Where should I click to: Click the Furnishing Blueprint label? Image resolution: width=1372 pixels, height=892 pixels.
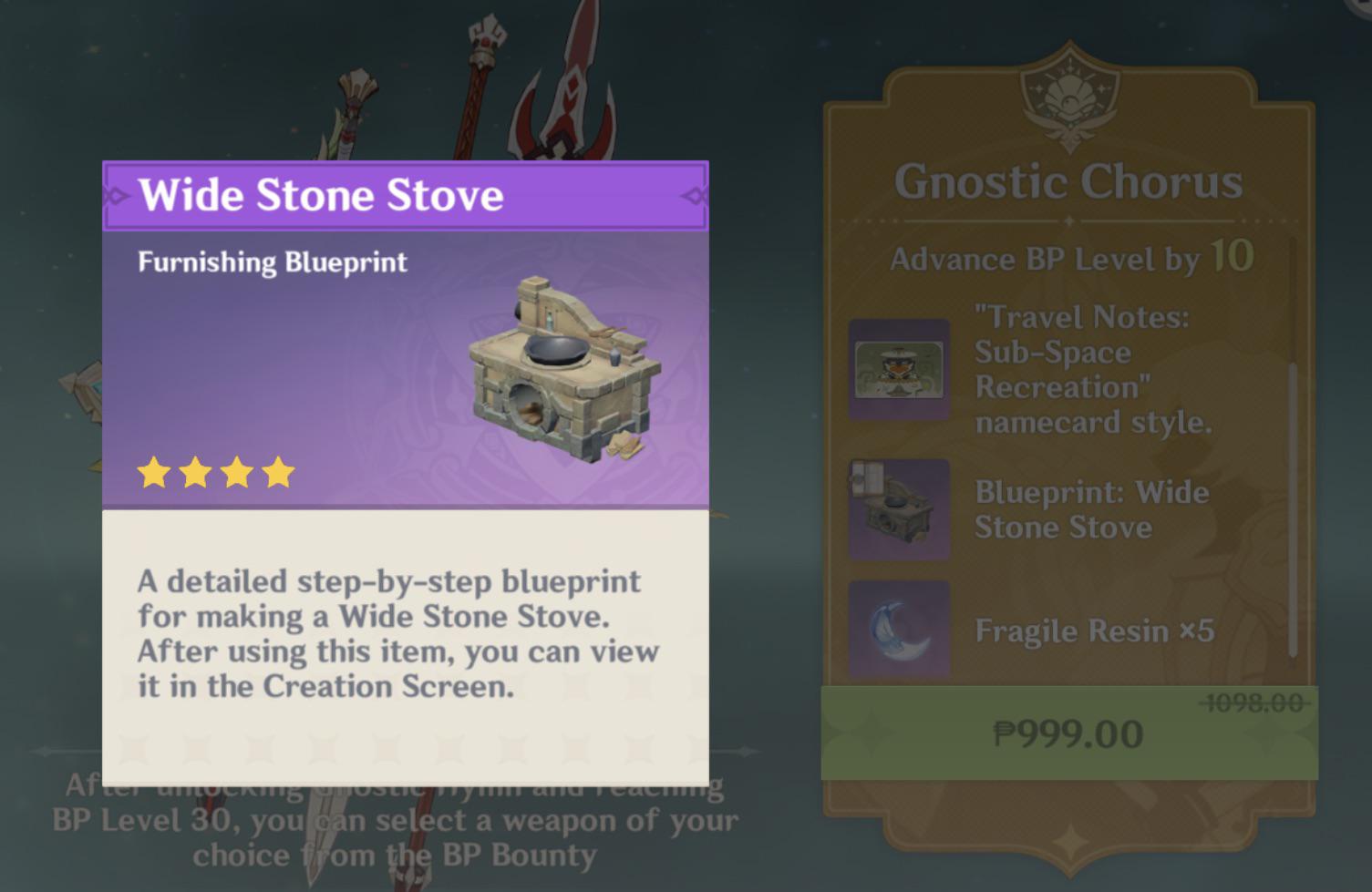click(271, 262)
